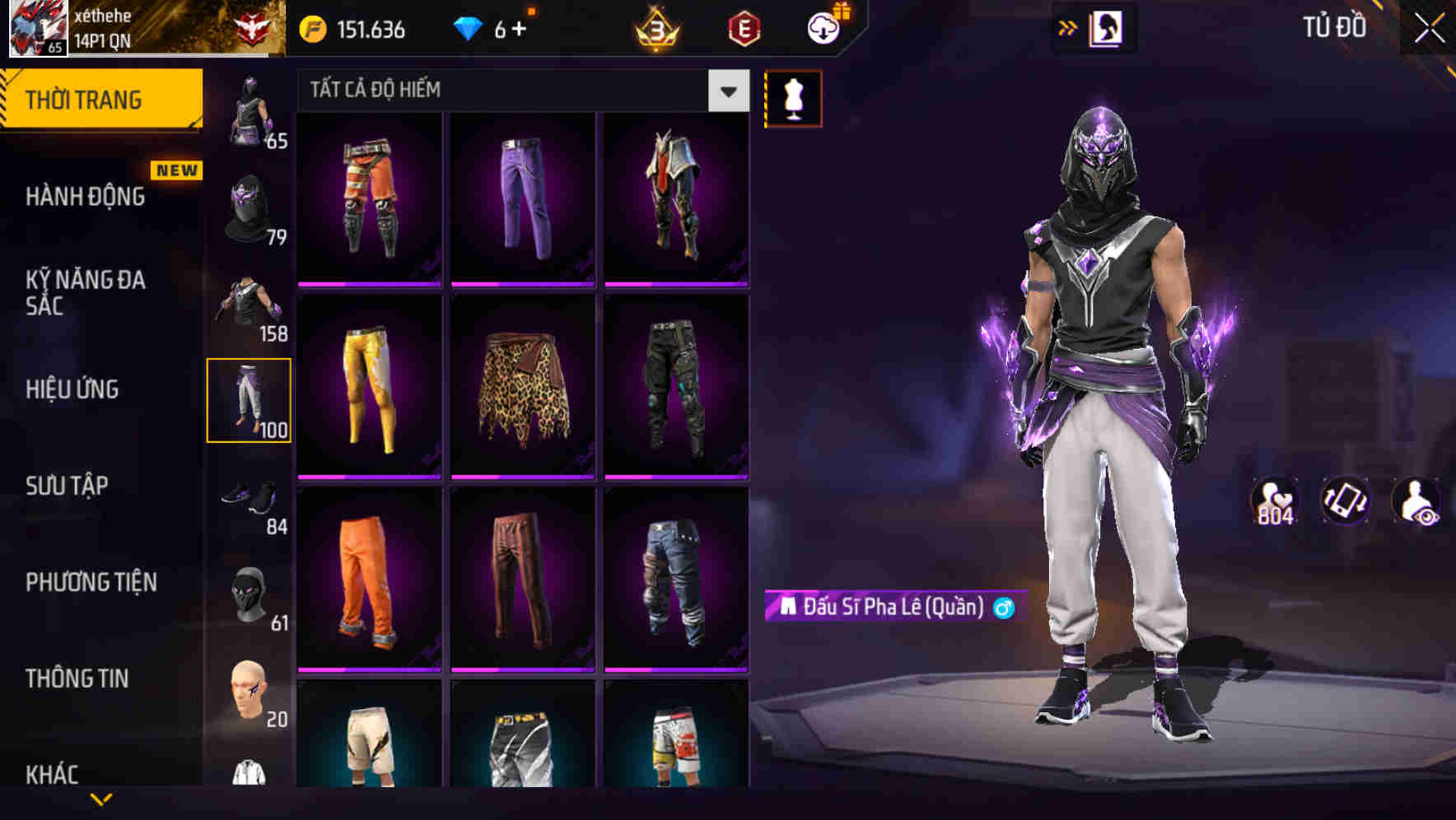1456x820 pixels.
Task: Open the gold coin balance display
Action: (x=346, y=27)
